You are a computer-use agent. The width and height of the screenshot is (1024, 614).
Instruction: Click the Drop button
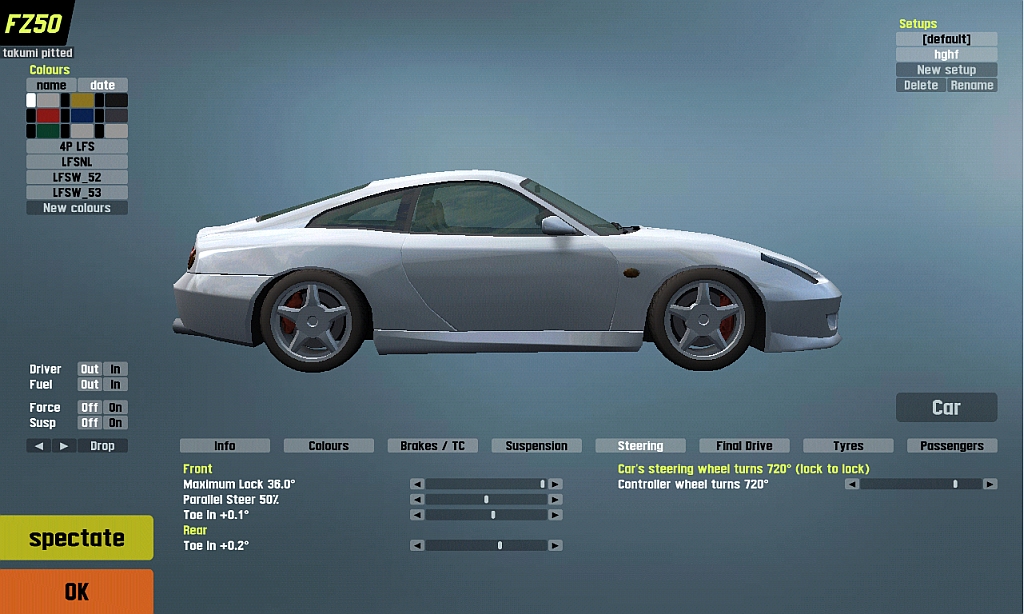[x=102, y=446]
